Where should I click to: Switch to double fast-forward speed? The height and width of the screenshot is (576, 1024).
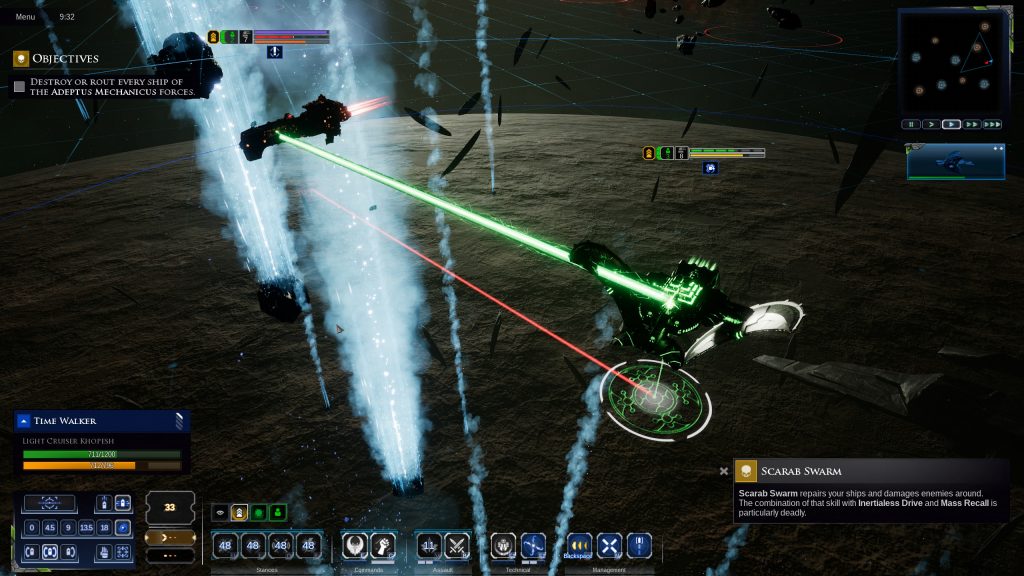click(971, 125)
